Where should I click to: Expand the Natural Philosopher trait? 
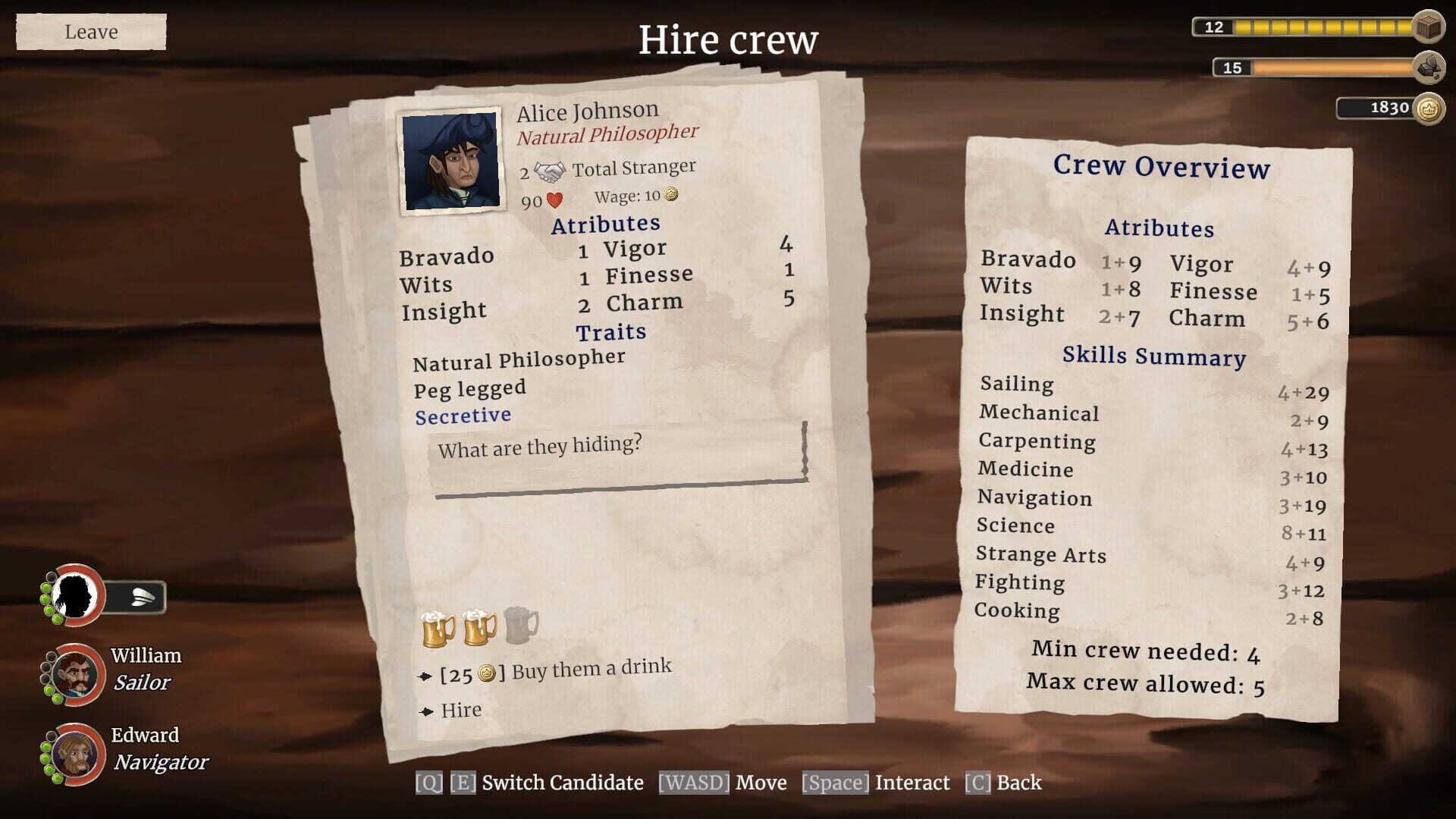coord(516,359)
